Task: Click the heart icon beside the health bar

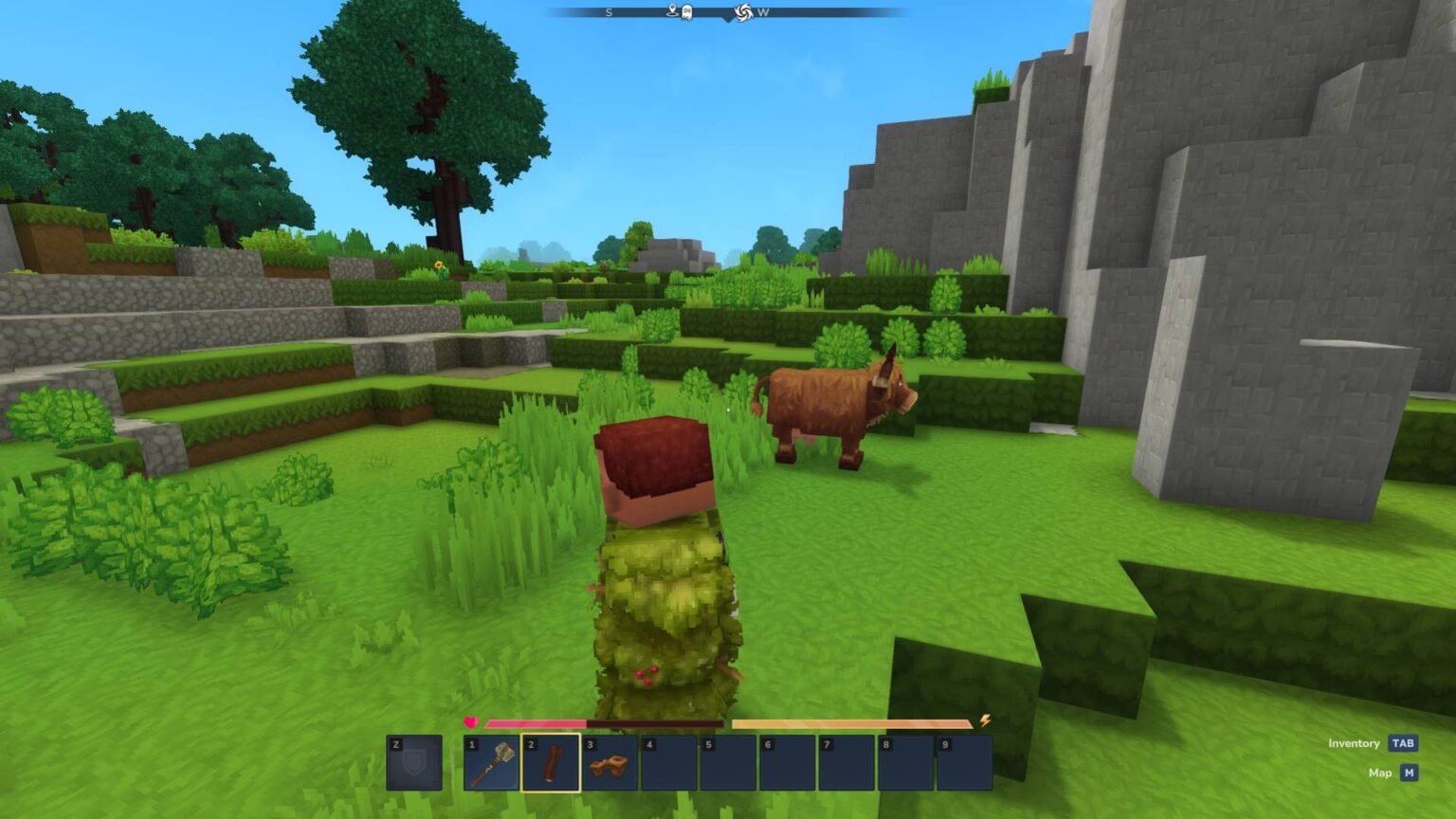Action: point(471,722)
